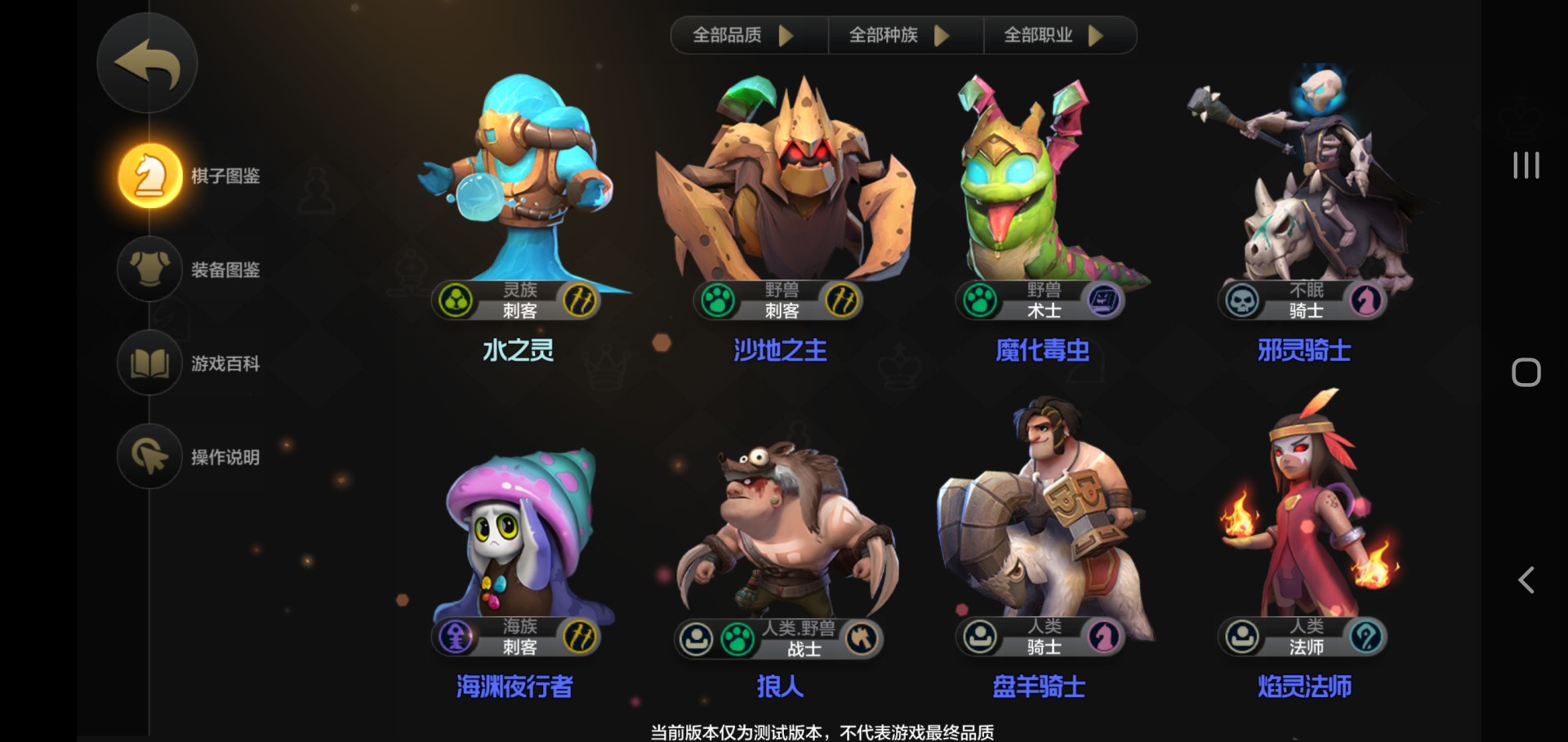Select the 棋子图鉴 knight chess piece icon
1568x742 pixels.
coord(149,174)
